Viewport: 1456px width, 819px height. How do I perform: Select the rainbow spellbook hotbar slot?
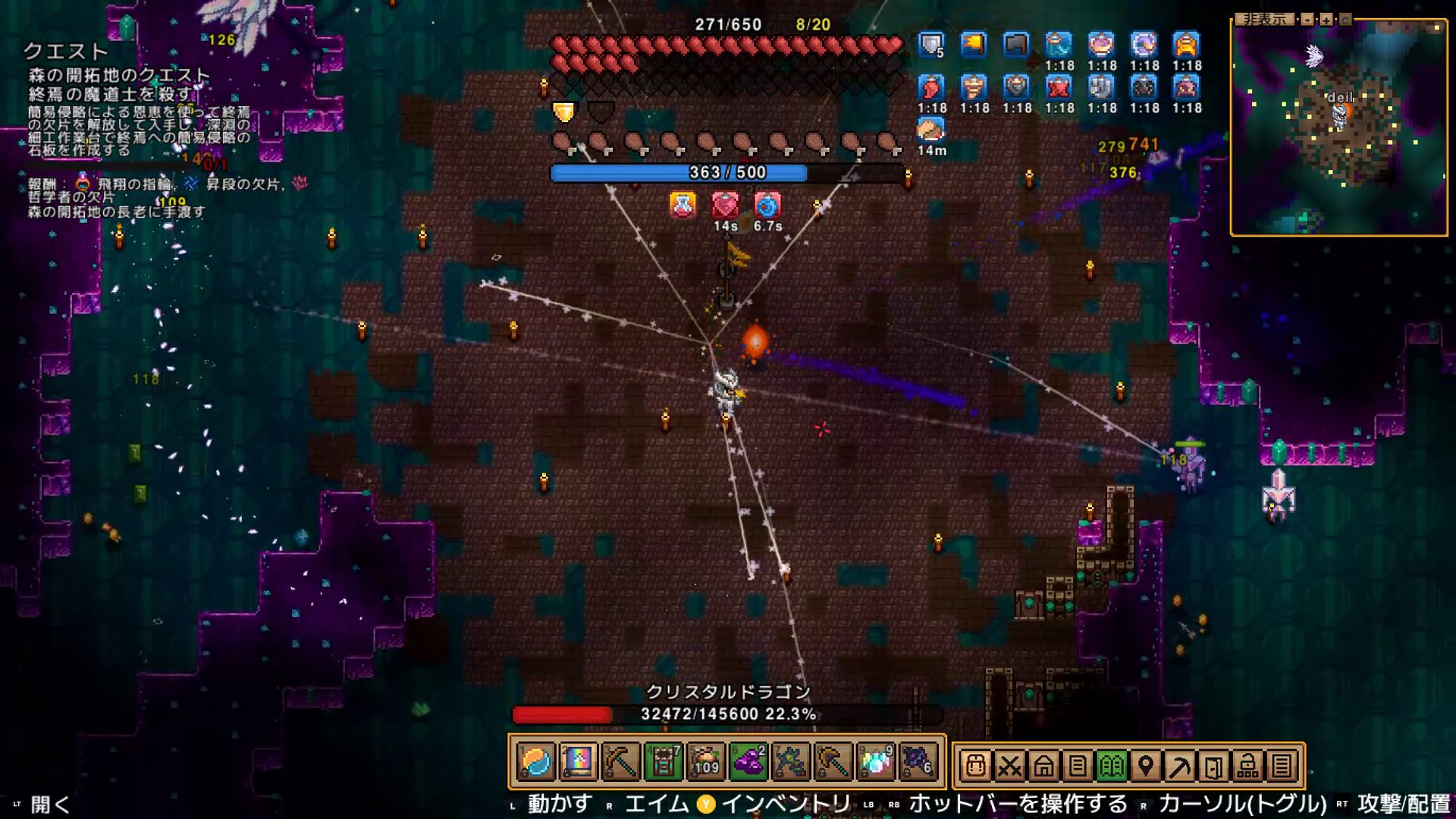[x=578, y=762]
